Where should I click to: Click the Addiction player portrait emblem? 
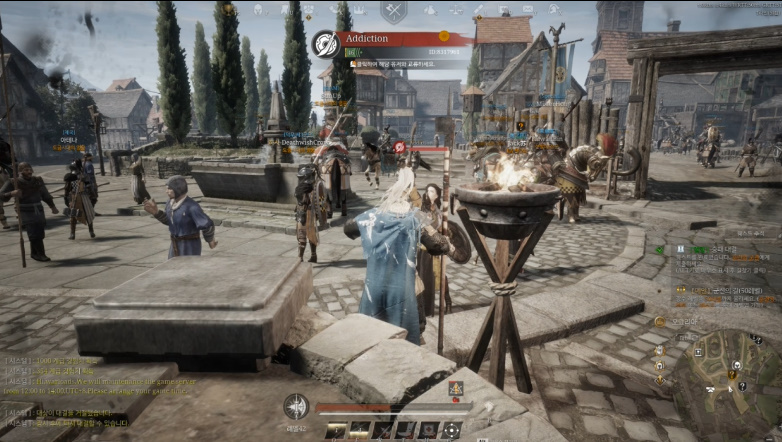324,44
